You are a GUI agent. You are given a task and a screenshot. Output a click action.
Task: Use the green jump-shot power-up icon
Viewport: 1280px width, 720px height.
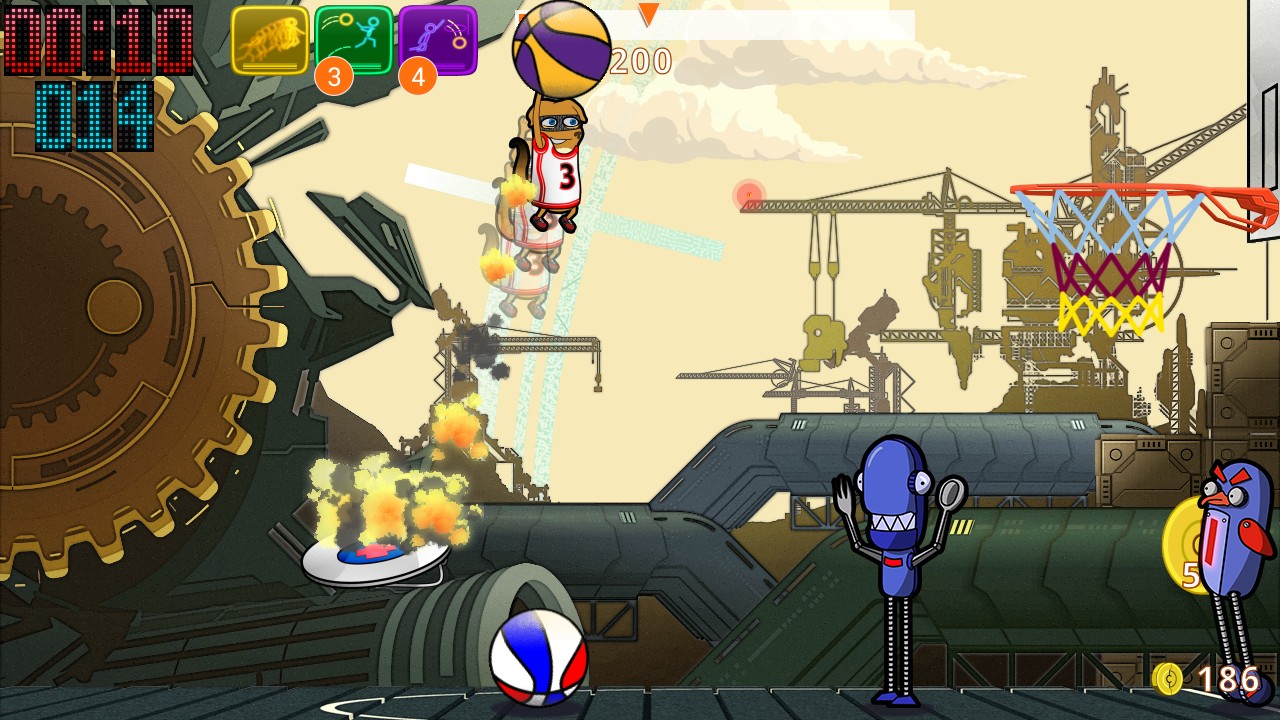coord(354,40)
